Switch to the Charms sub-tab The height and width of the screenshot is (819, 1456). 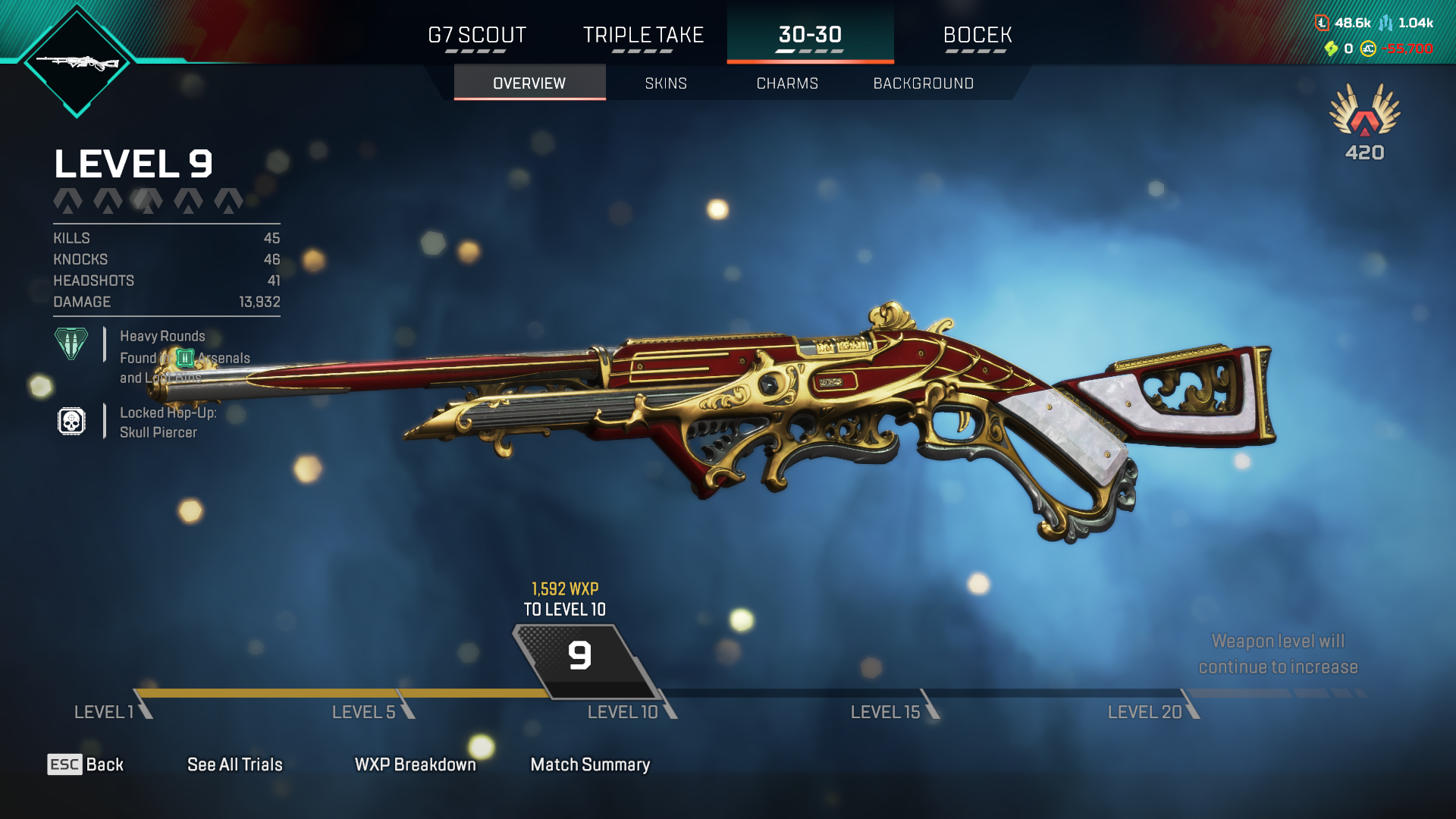click(787, 83)
